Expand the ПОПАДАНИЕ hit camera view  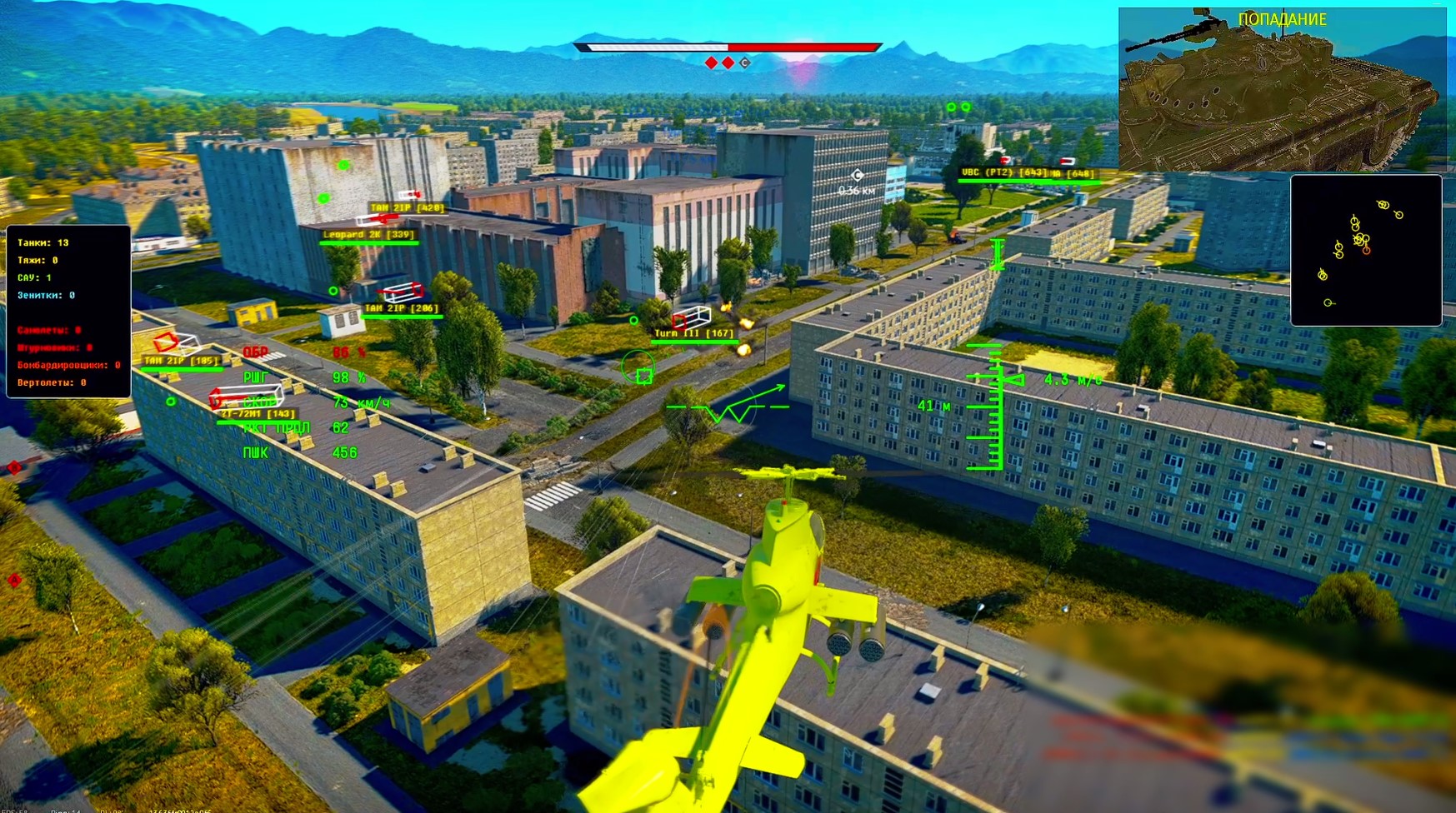click(1282, 89)
